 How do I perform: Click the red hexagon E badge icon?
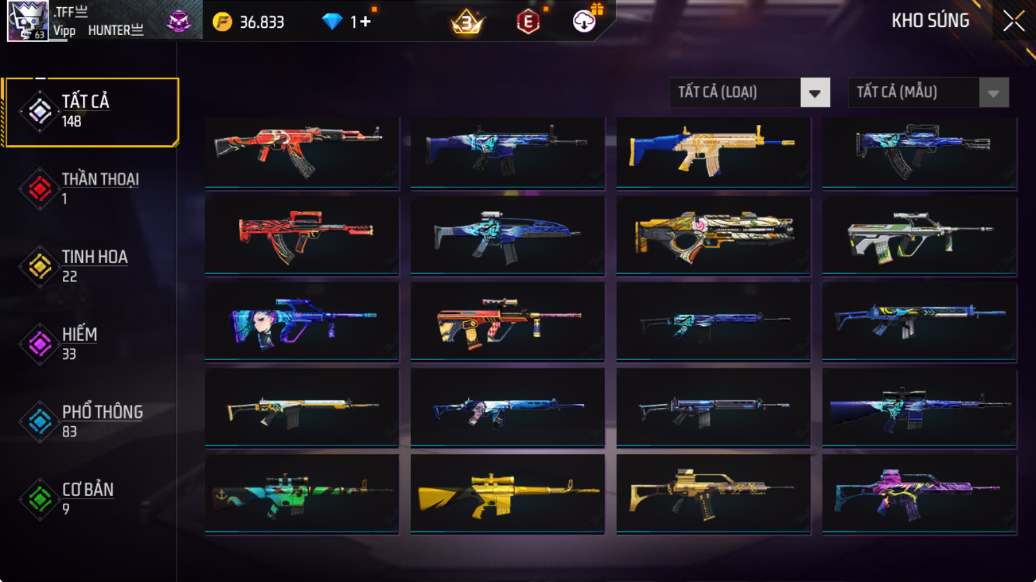click(x=527, y=21)
